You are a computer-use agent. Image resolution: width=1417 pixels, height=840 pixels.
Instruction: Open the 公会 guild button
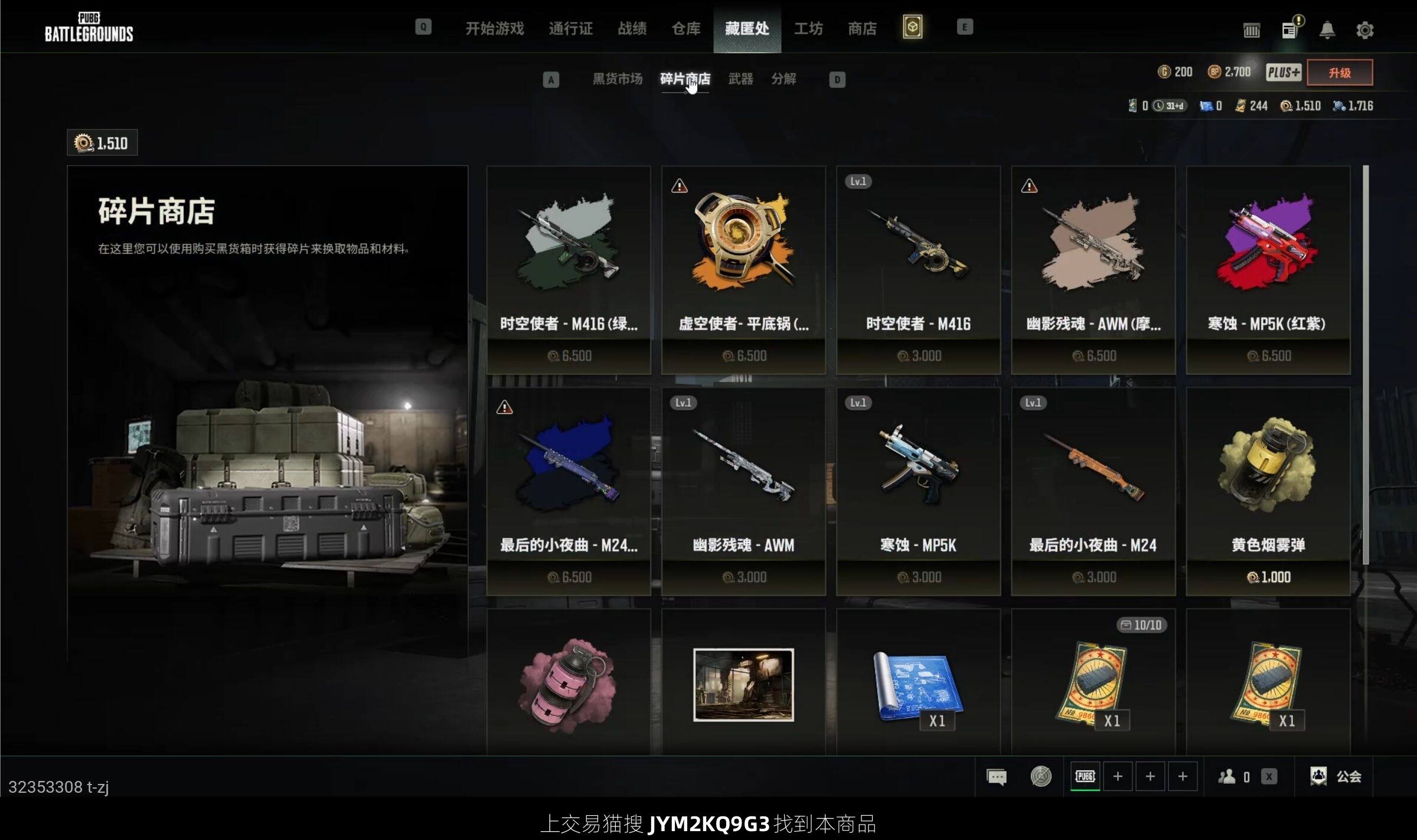1336,776
